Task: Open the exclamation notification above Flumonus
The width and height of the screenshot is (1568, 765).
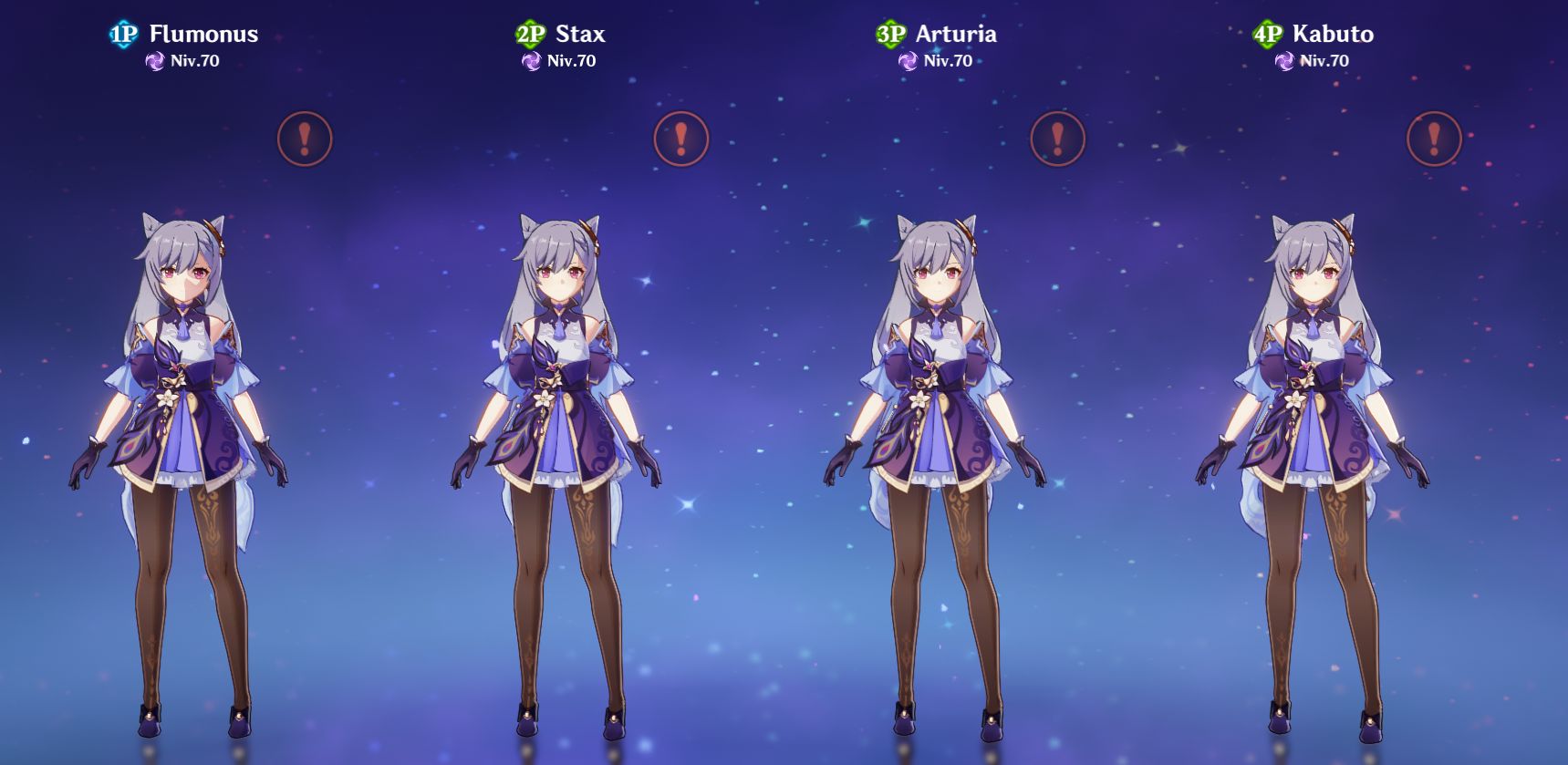Action: point(304,140)
